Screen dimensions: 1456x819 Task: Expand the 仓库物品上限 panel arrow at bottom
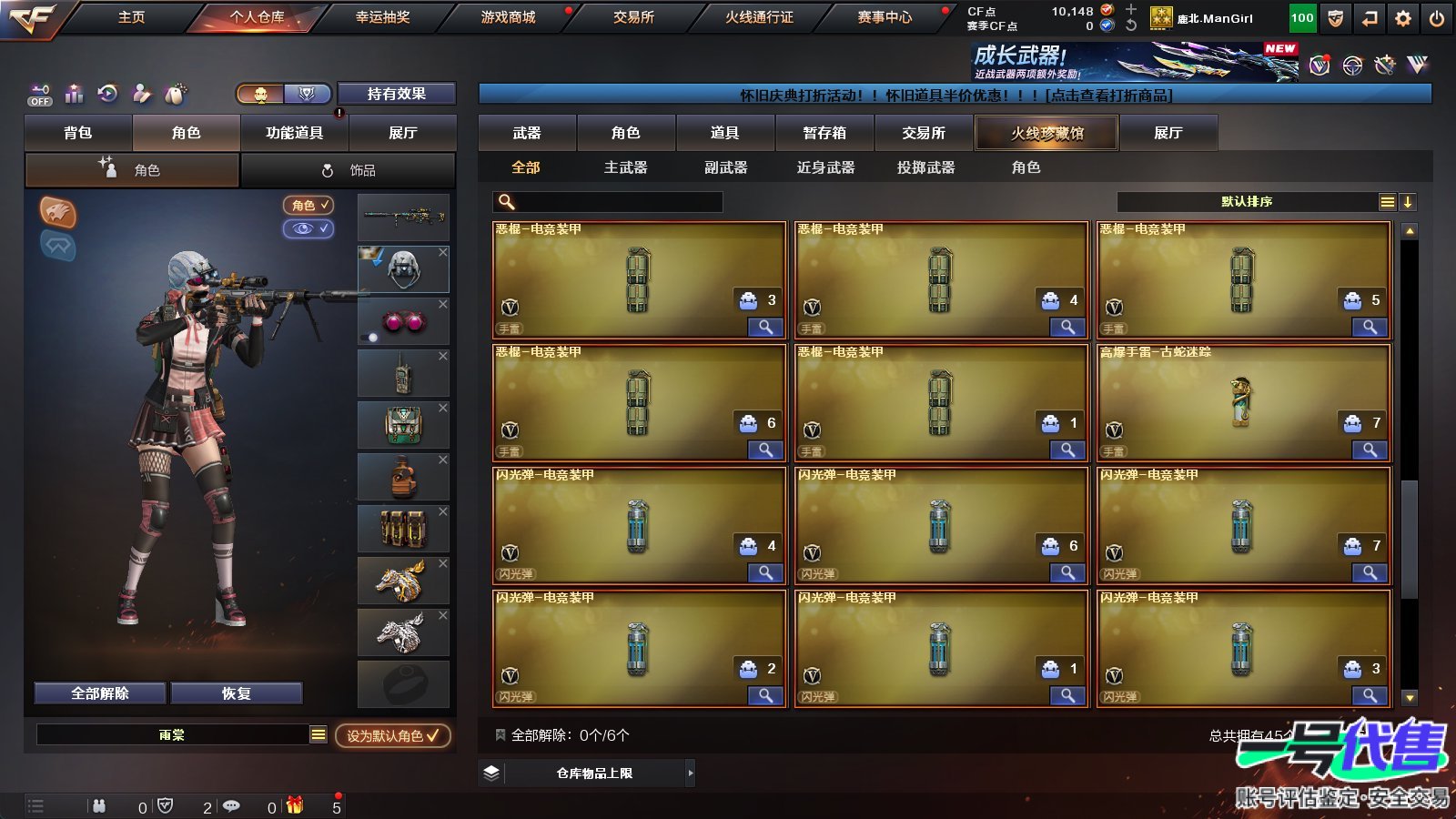pos(690,772)
